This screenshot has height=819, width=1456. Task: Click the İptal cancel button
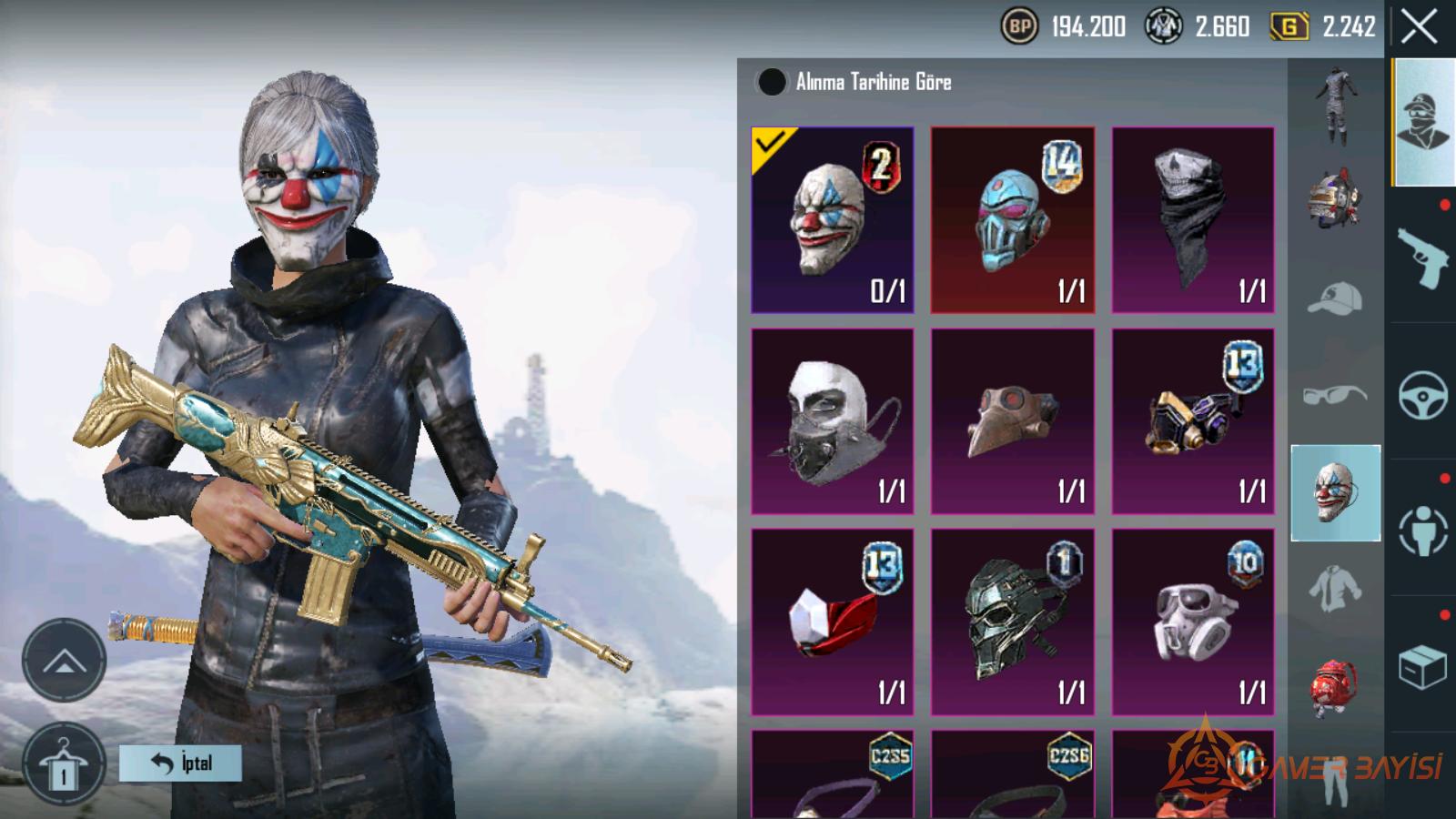180,763
